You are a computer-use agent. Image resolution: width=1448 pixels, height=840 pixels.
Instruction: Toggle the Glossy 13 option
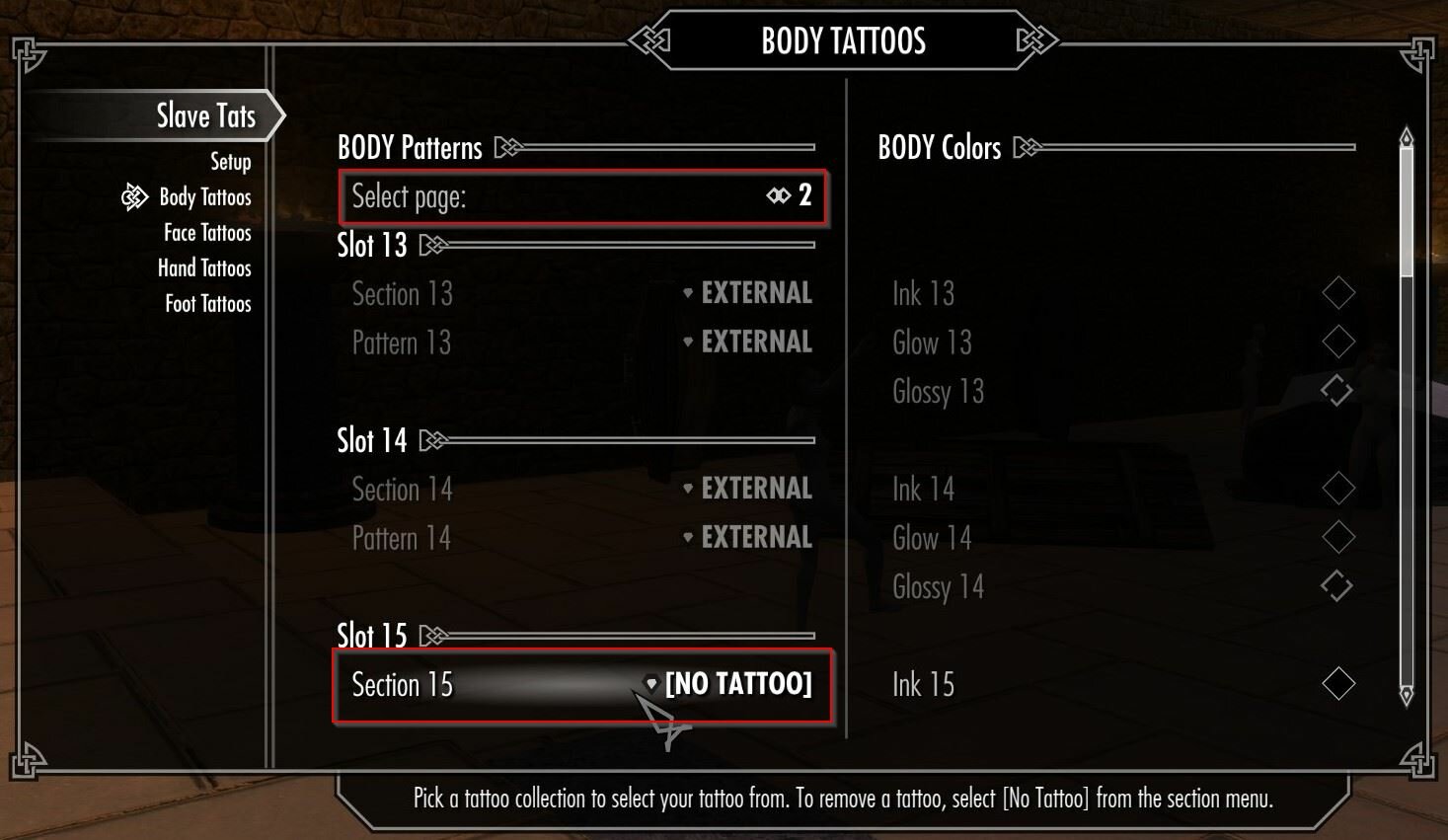1336,391
